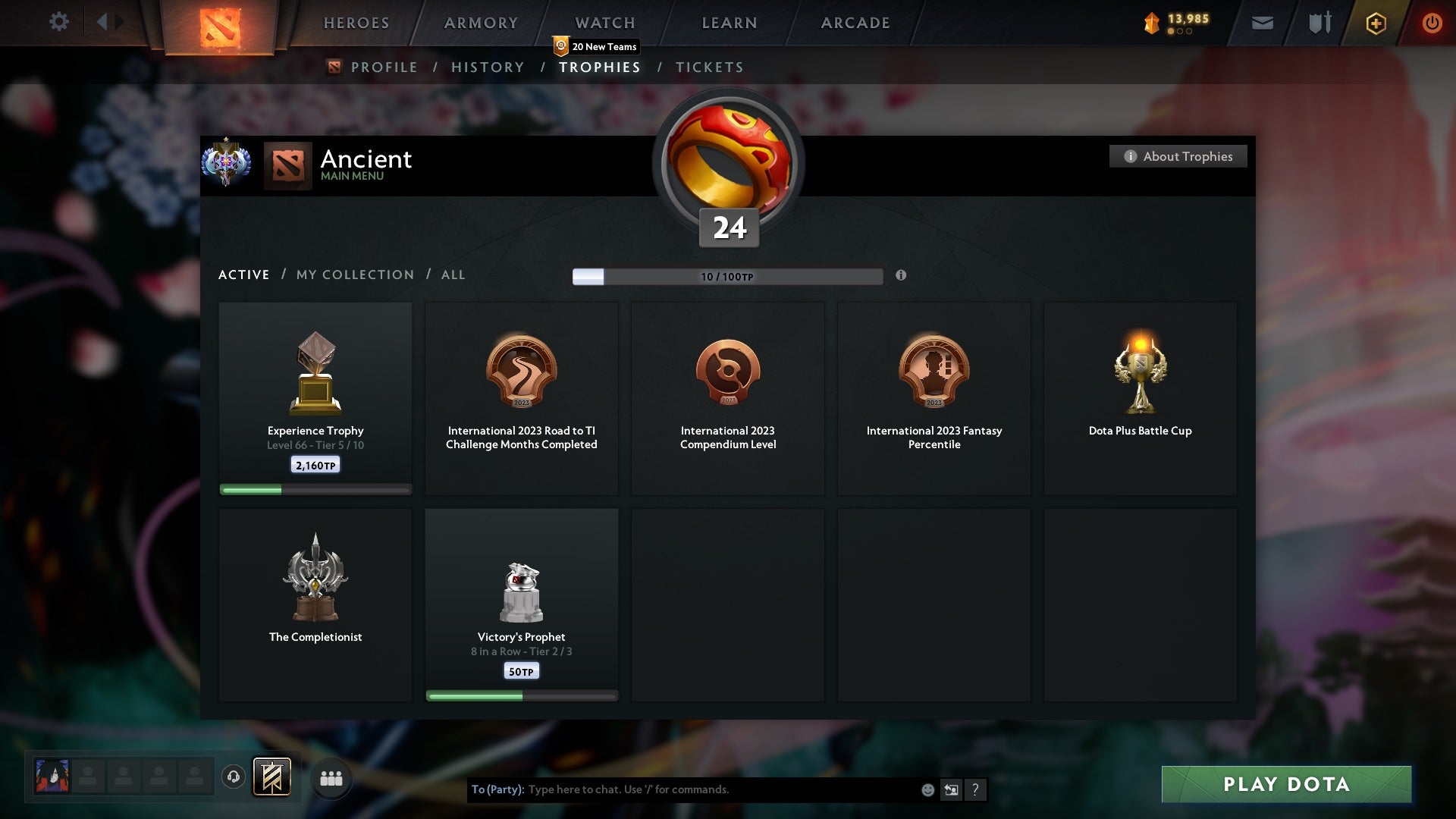Open the Dota Plus subscription plus icon
This screenshot has height=819, width=1456.
[x=1376, y=23]
